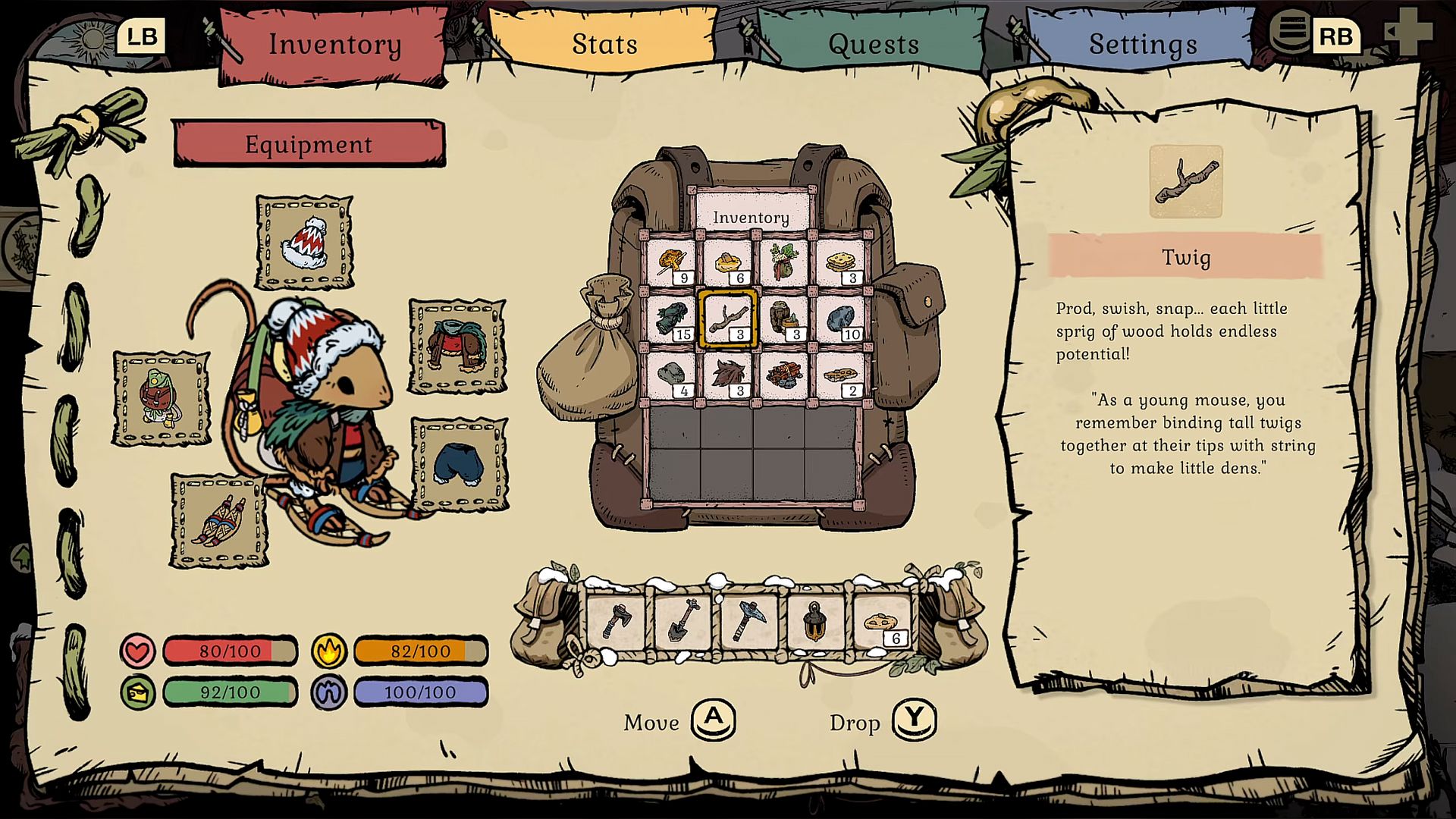Switch to the Stats tab
Viewport: 1456px width, 819px height.
click(604, 44)
